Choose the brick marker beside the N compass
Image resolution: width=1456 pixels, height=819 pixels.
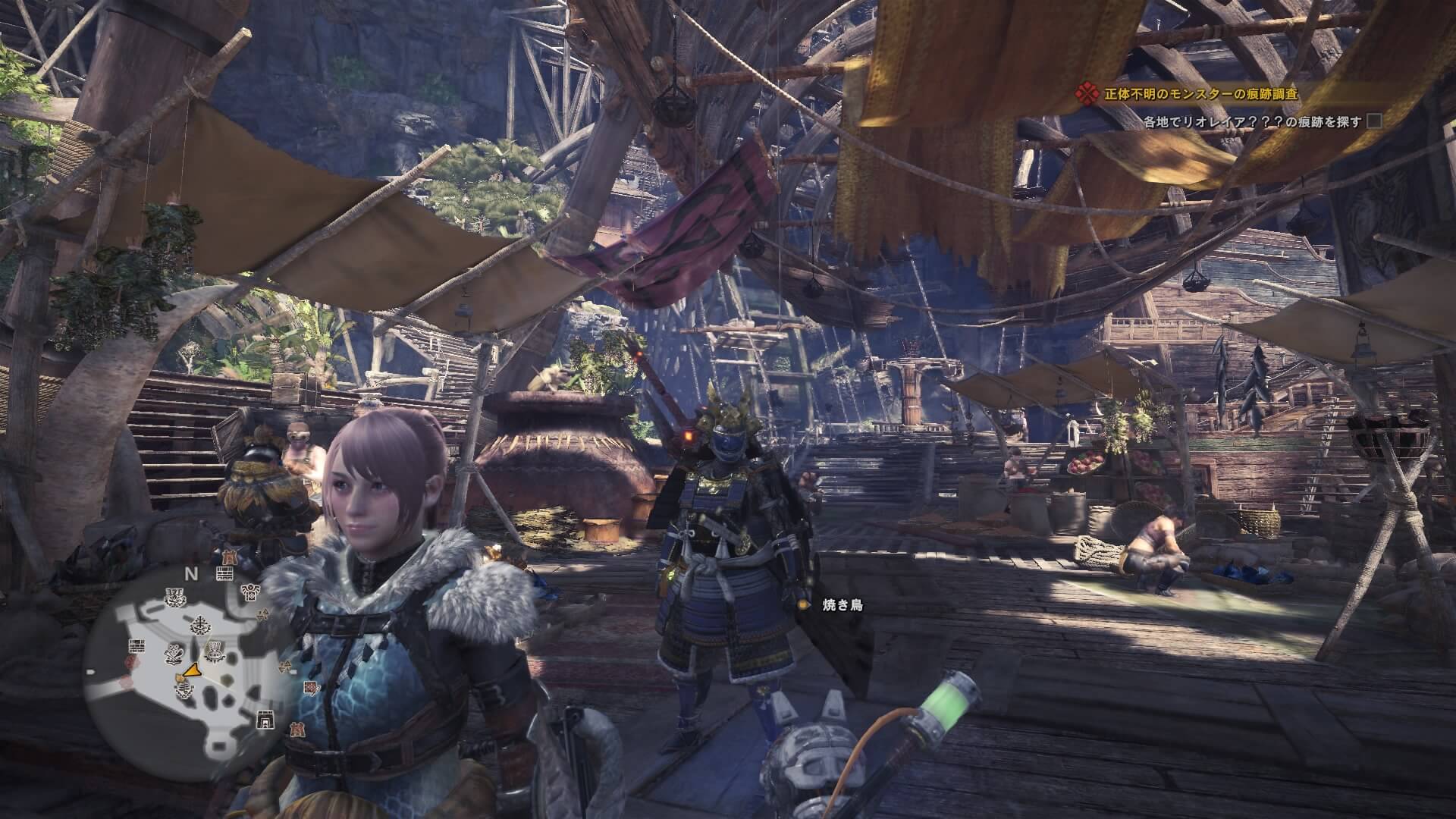223,573
